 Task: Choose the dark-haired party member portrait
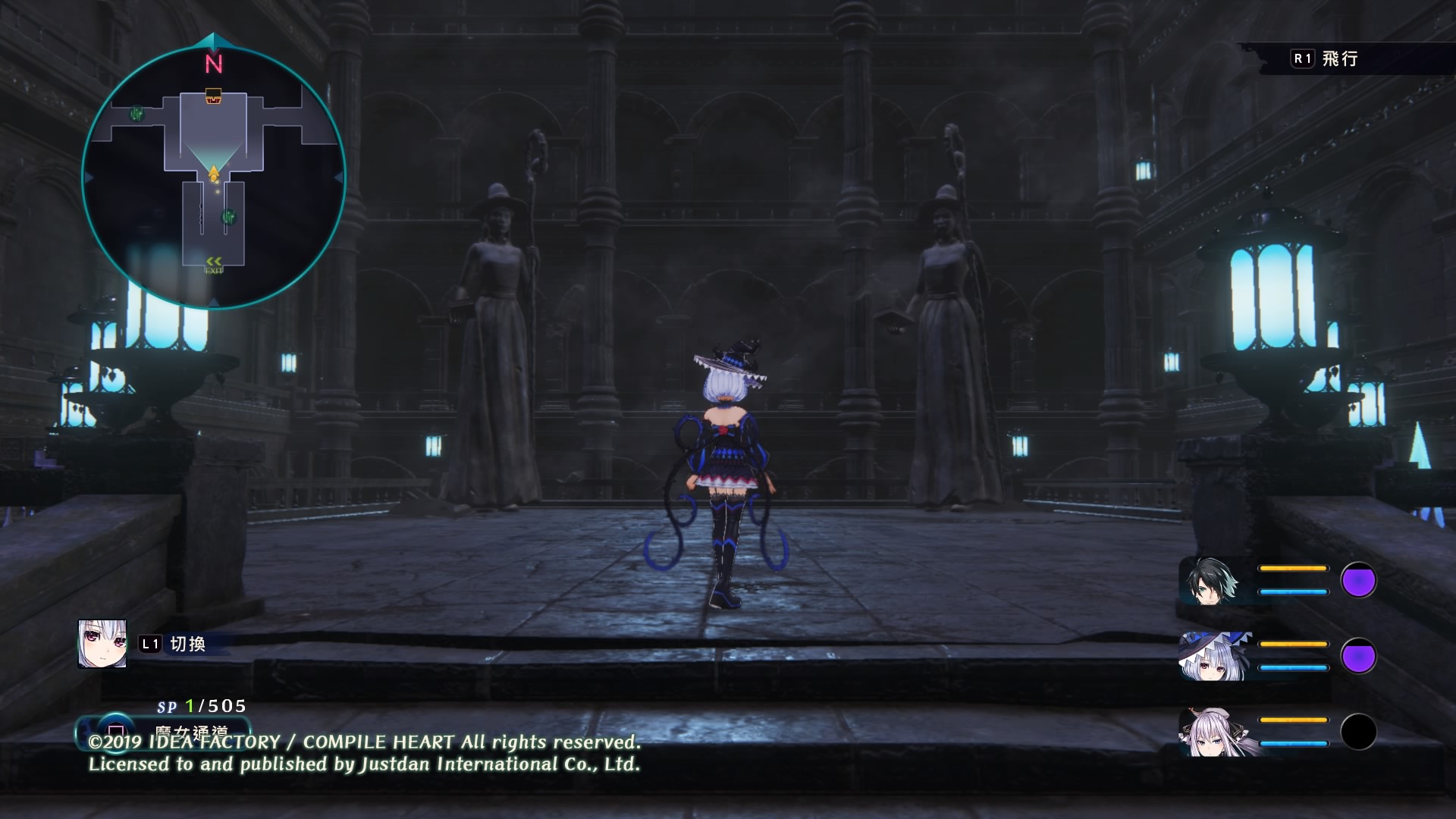pos(1211,582)
